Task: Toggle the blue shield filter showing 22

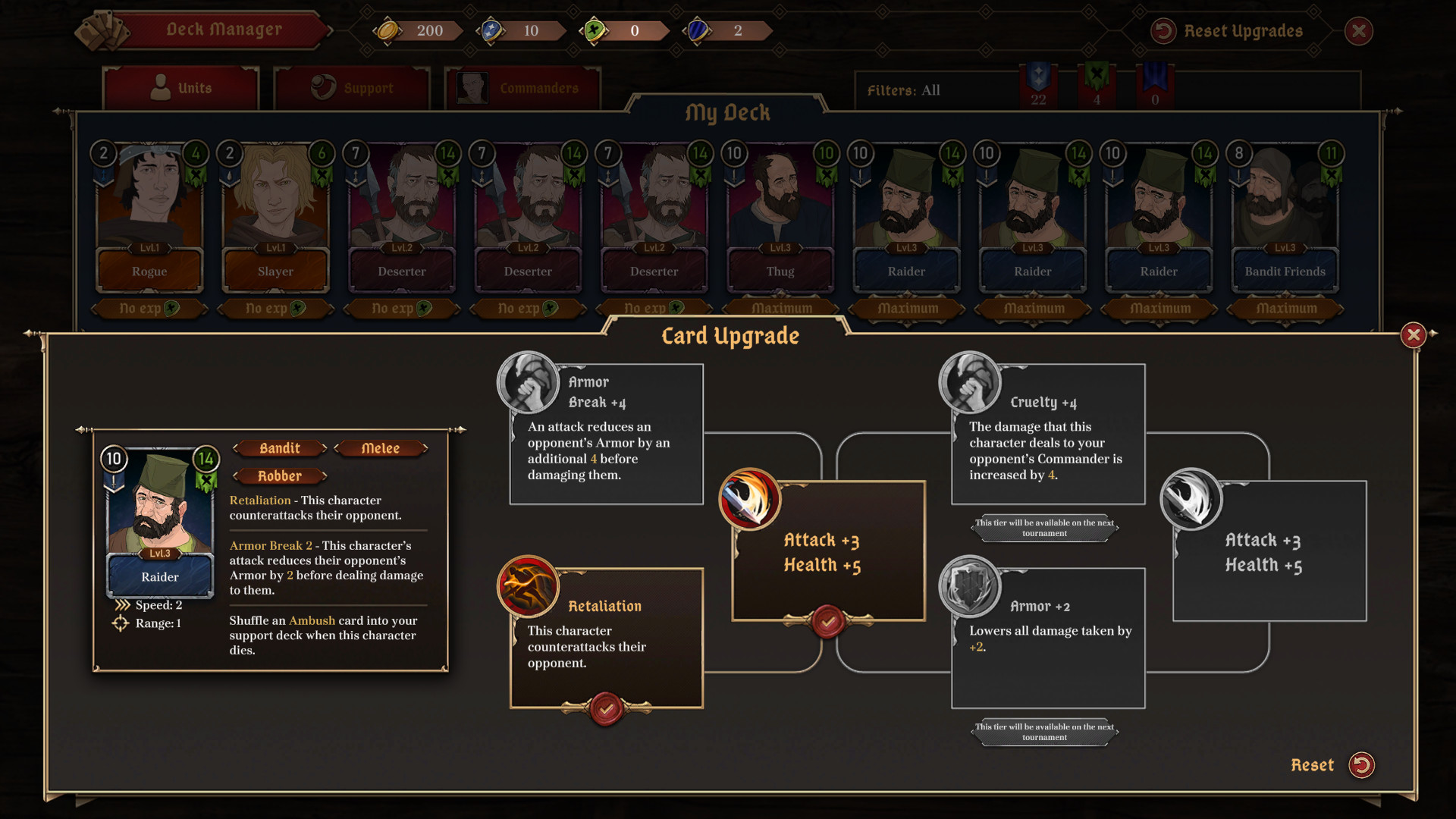Action: (x=1037, y=85)
